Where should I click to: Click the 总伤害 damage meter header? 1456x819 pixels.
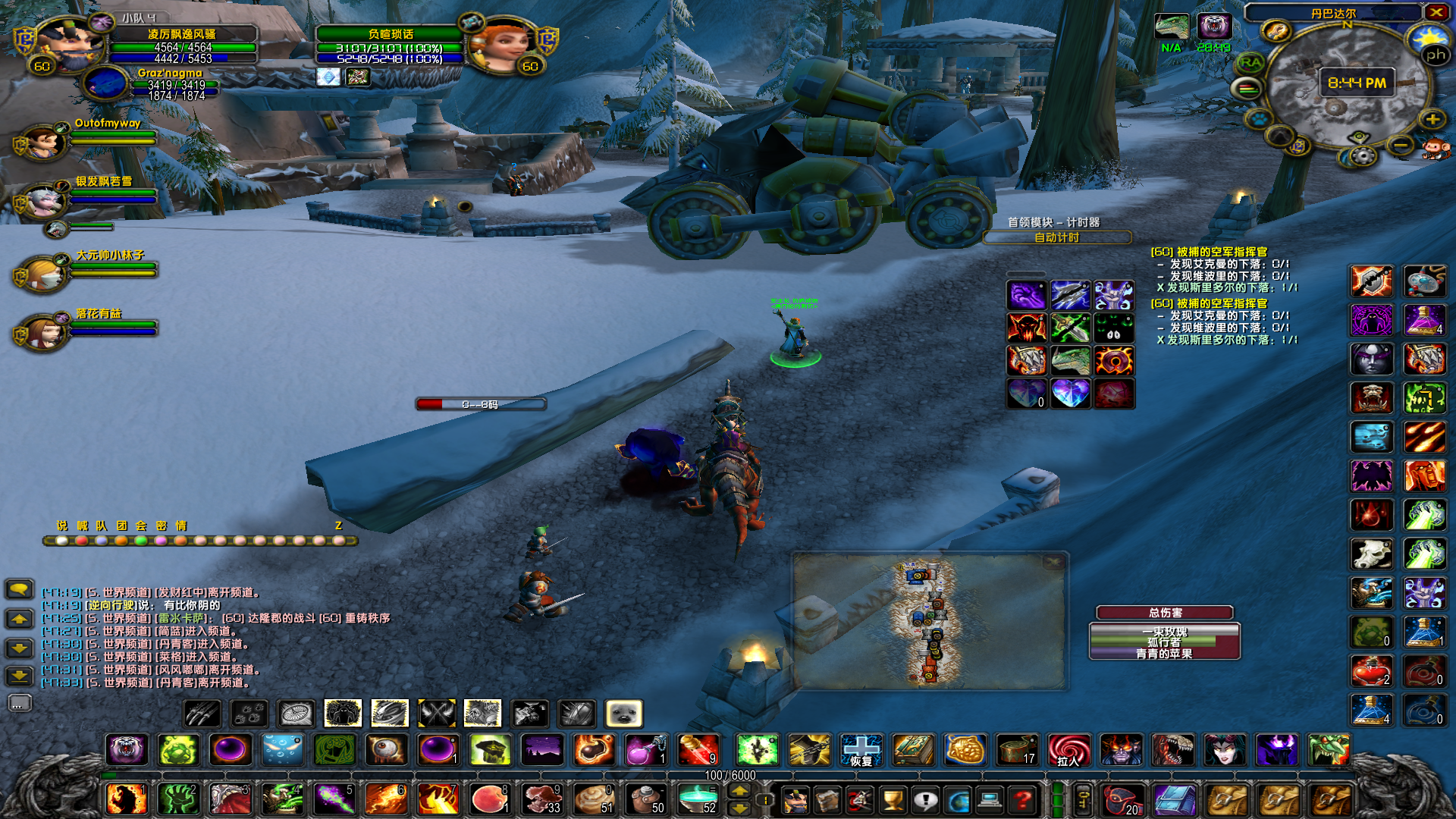tap(1165, 613)
